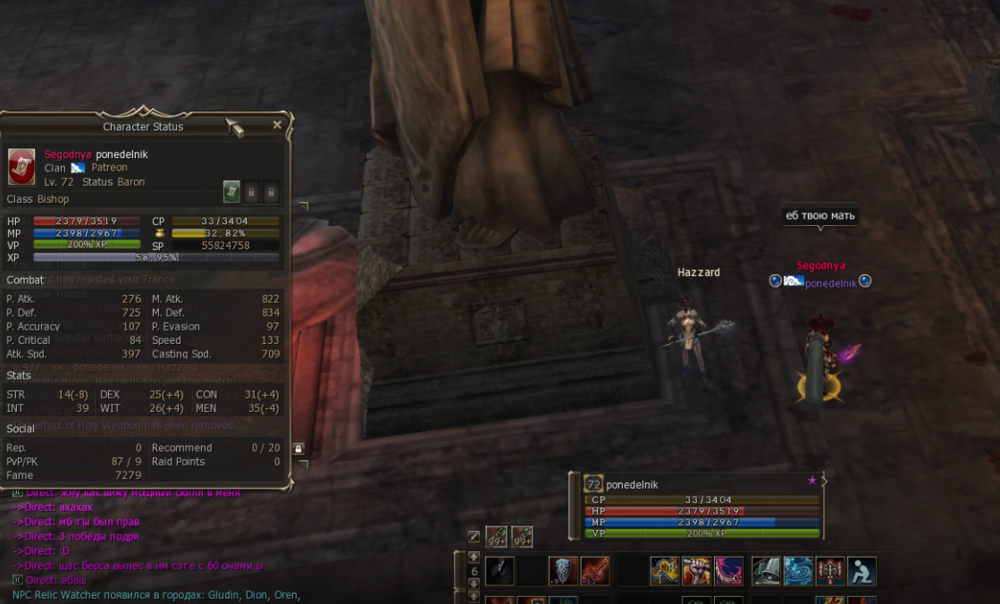The height and width of the screenshot is (604, 1000).
Task: Activate the pink swirl skill icon
Action: click(728, 571)
